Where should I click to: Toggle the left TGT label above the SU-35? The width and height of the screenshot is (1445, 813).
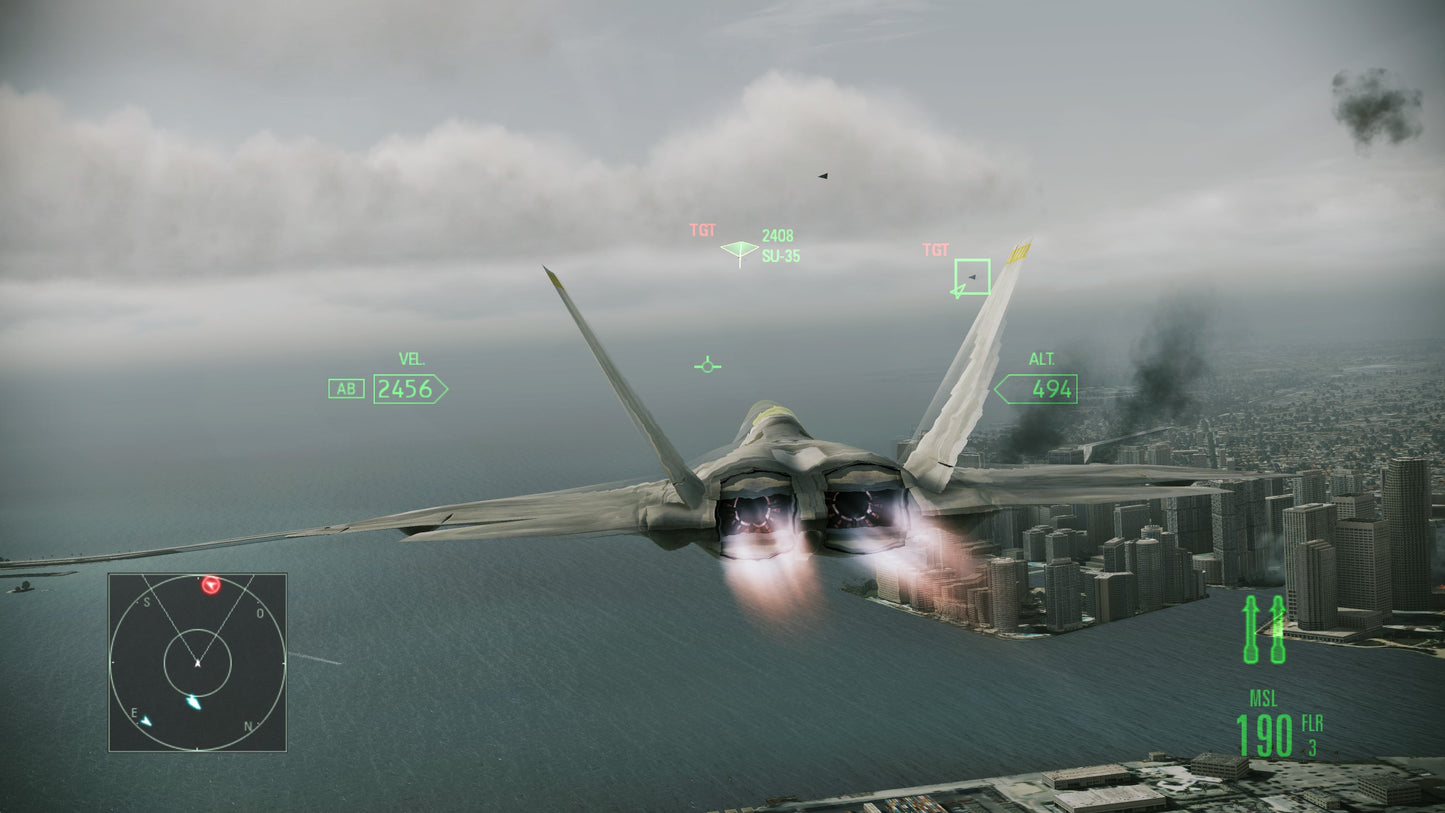coord(703,230)
